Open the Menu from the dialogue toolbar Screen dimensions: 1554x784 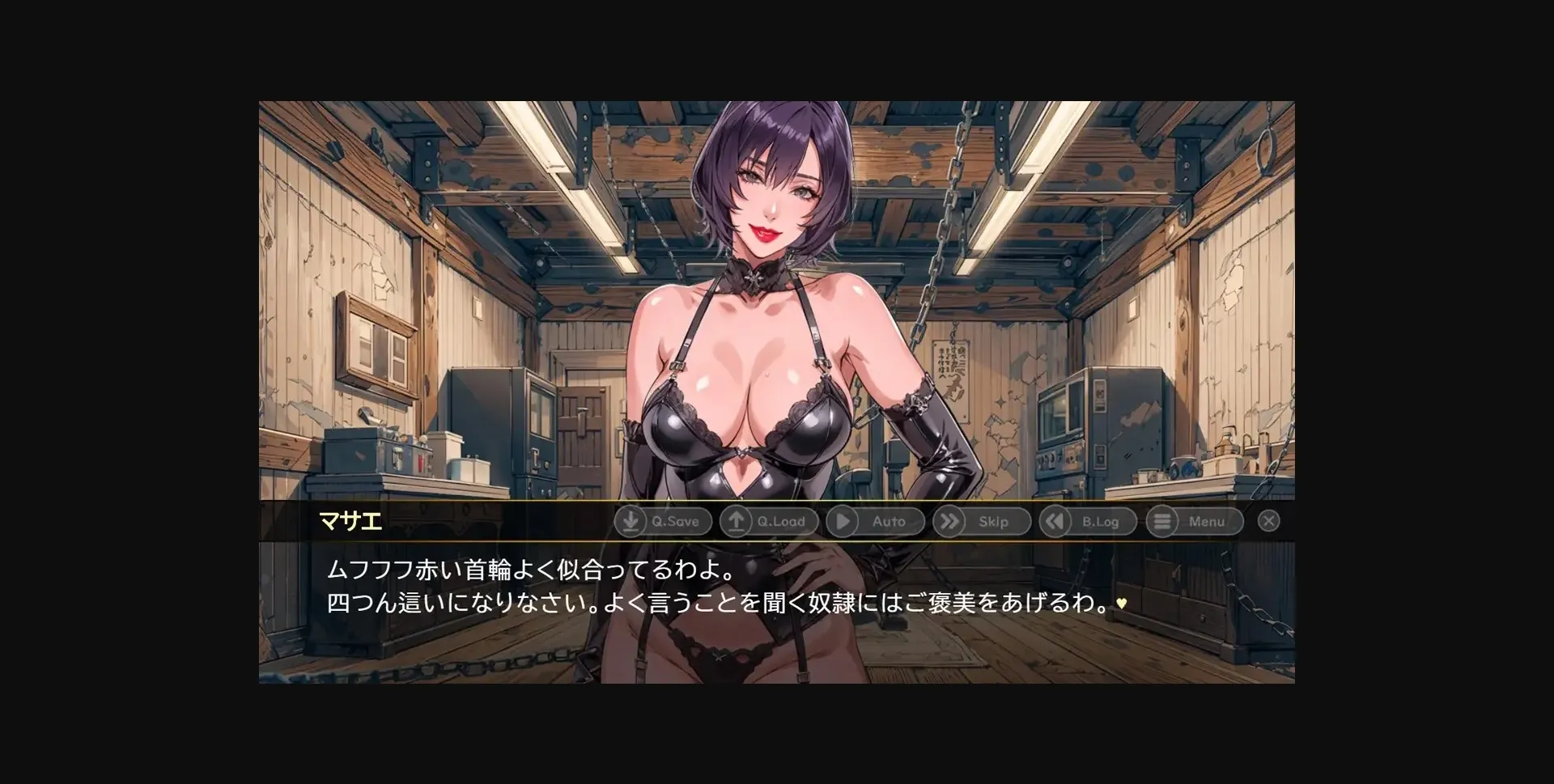click(x=1195, y=522)
